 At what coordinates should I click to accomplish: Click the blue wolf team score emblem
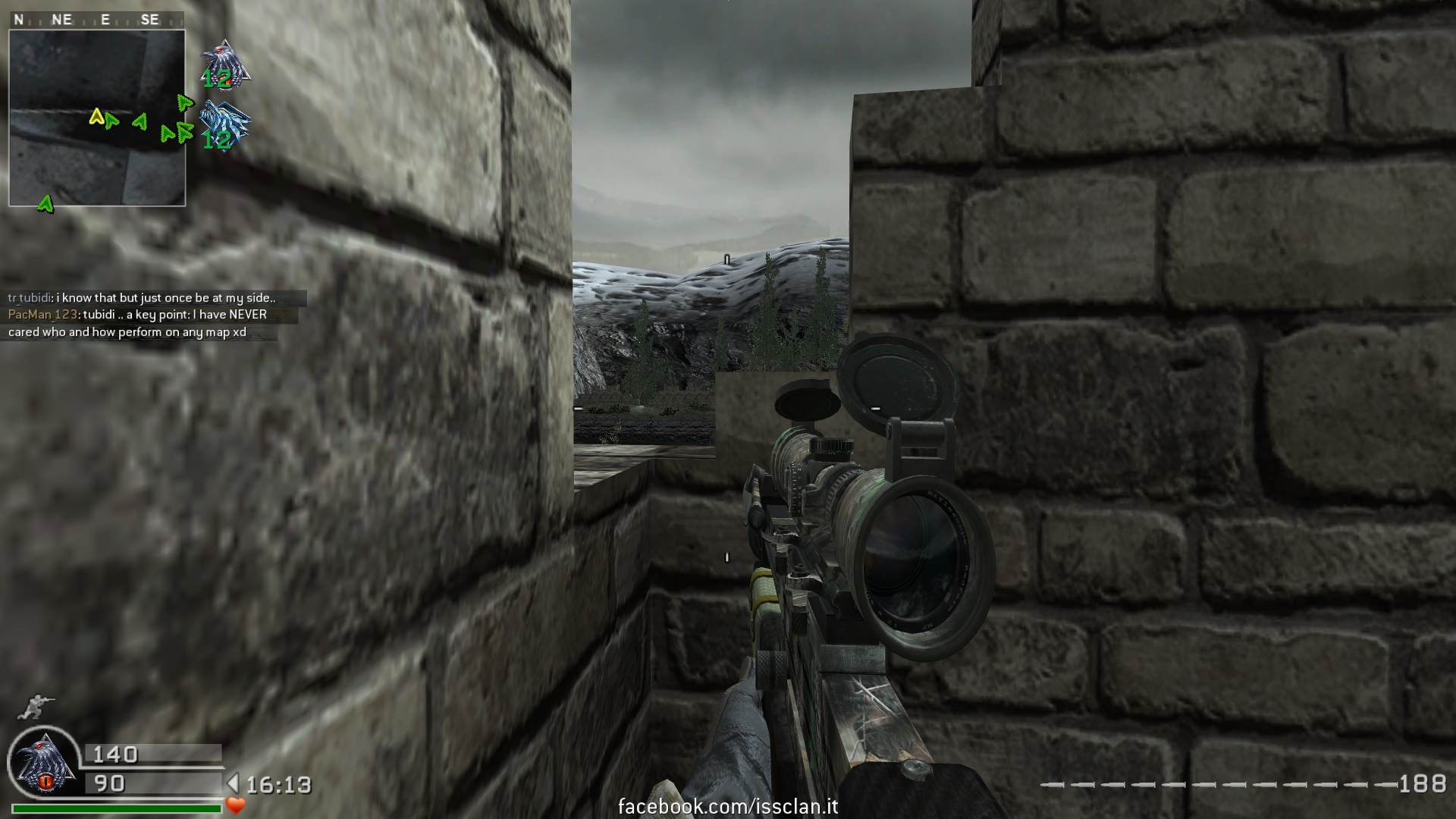(x=224, y=125)
